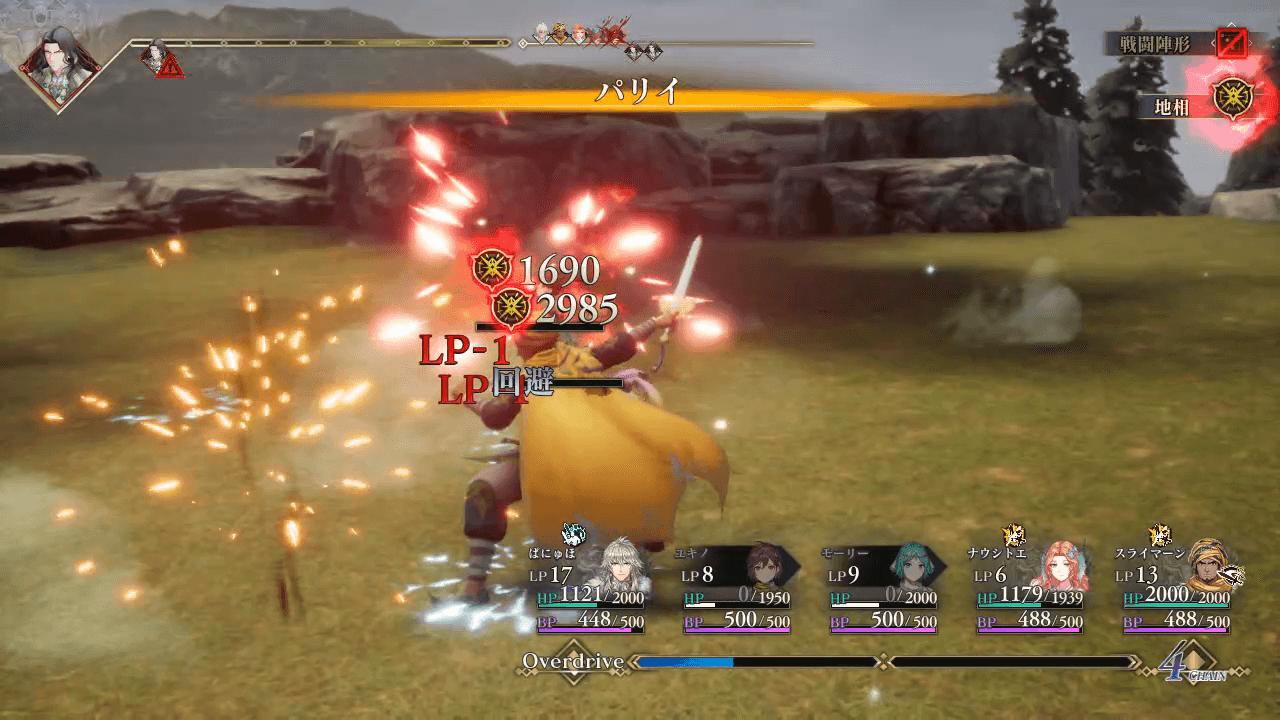Open the 戦闘陣形 battle formation icon
The width and height of the screenshot is (1280, 720).
[x=1232, y=43]
